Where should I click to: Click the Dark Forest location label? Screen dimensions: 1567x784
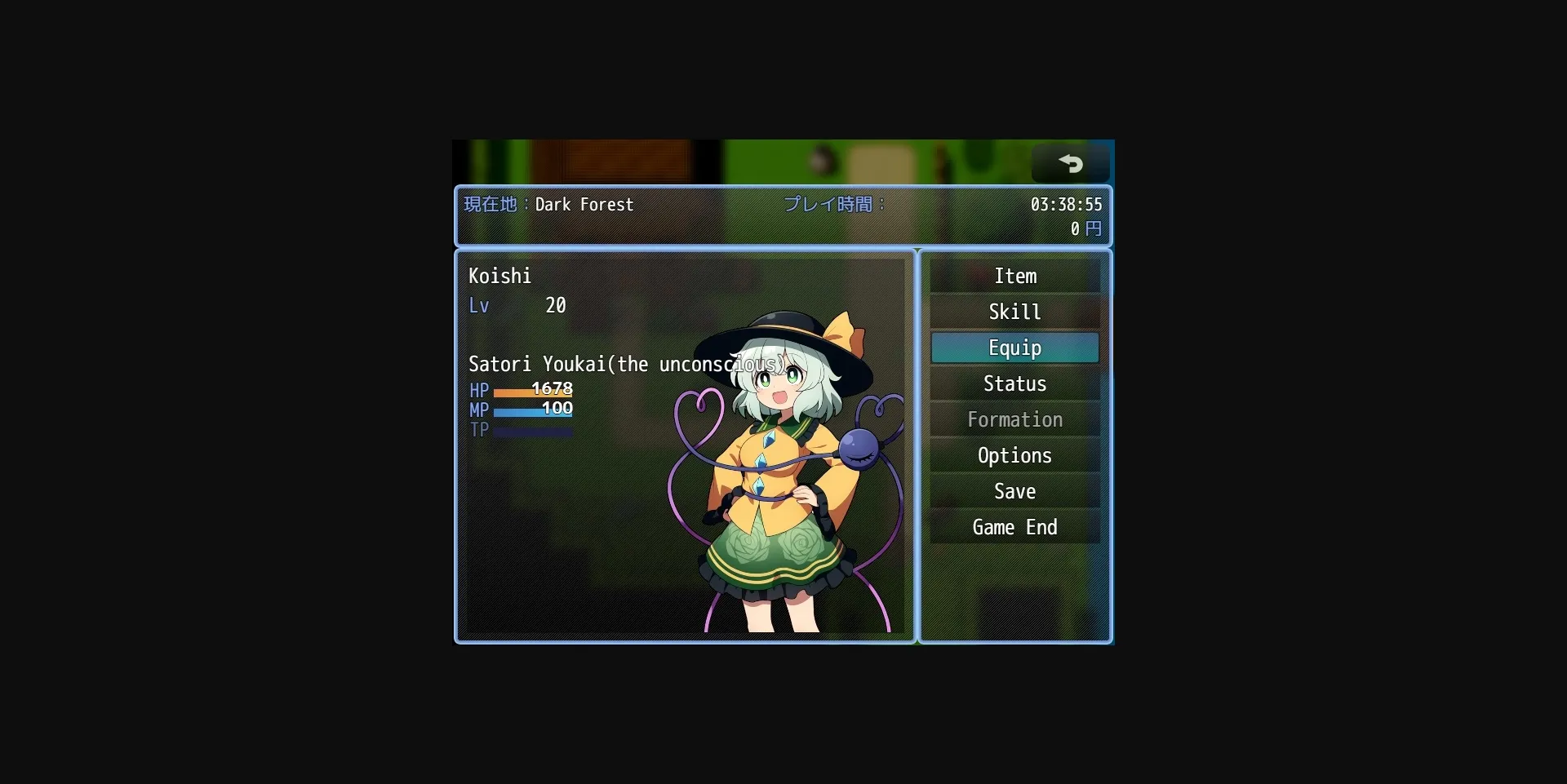[x=584, y=205]
